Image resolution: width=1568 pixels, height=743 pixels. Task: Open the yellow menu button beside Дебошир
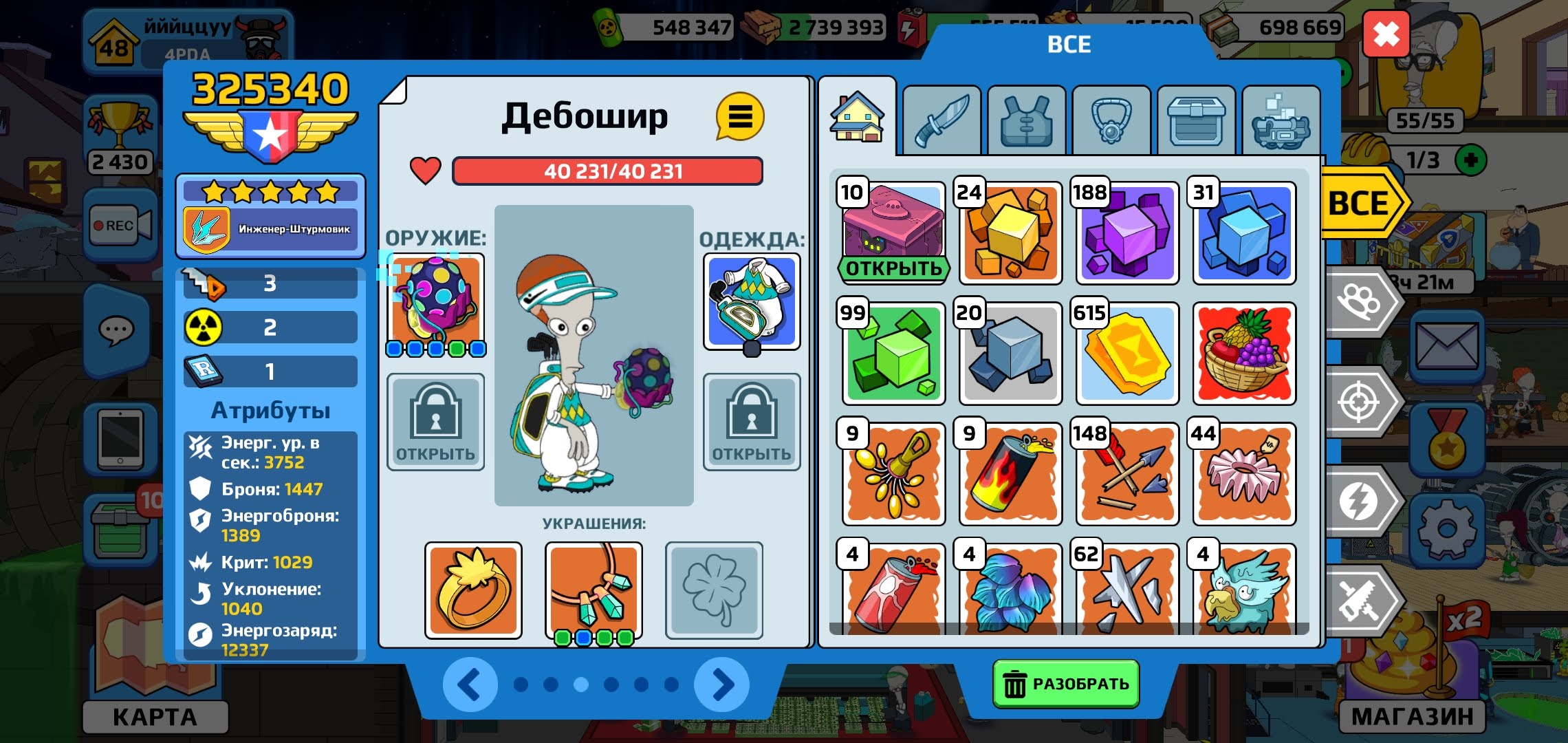click(x=739, y=117)
